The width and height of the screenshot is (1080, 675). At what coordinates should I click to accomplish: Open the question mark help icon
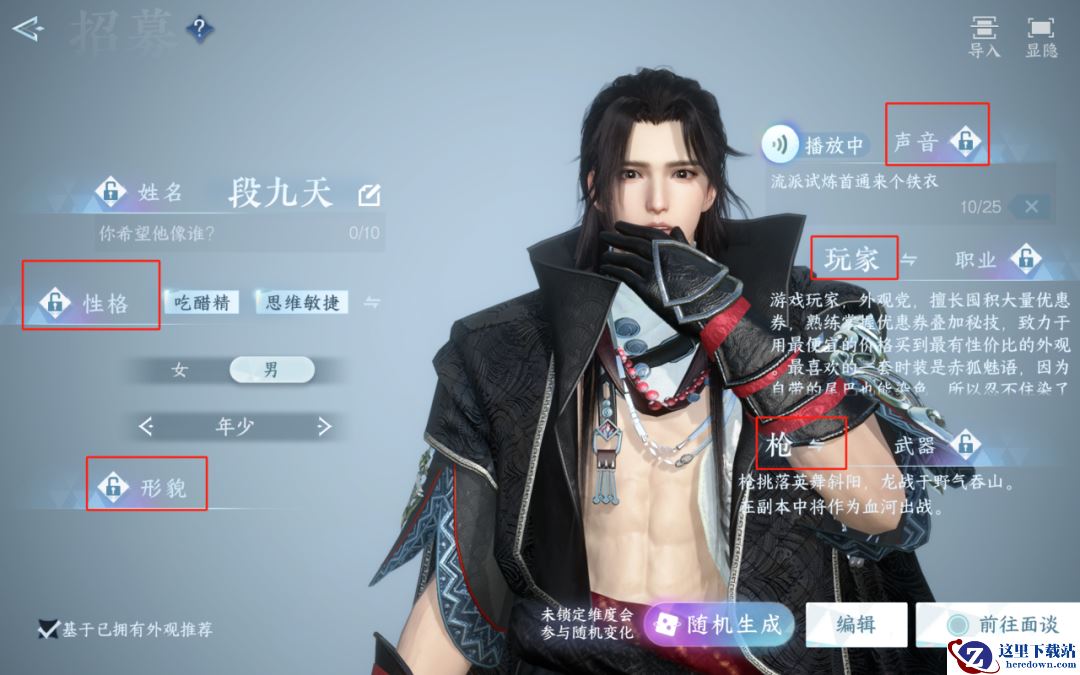(x=199, y=29)
